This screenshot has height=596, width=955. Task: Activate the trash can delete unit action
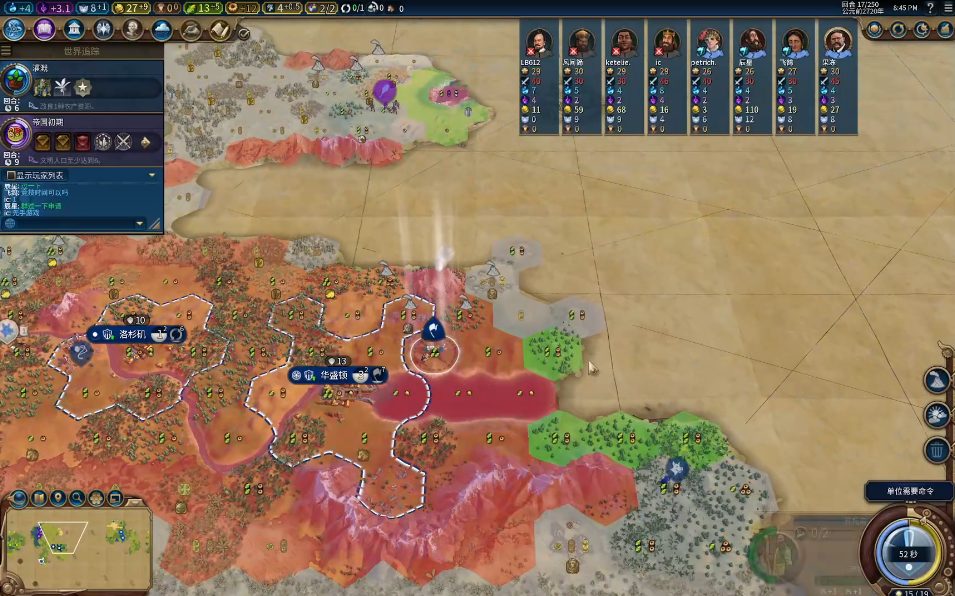click(937, 450)
